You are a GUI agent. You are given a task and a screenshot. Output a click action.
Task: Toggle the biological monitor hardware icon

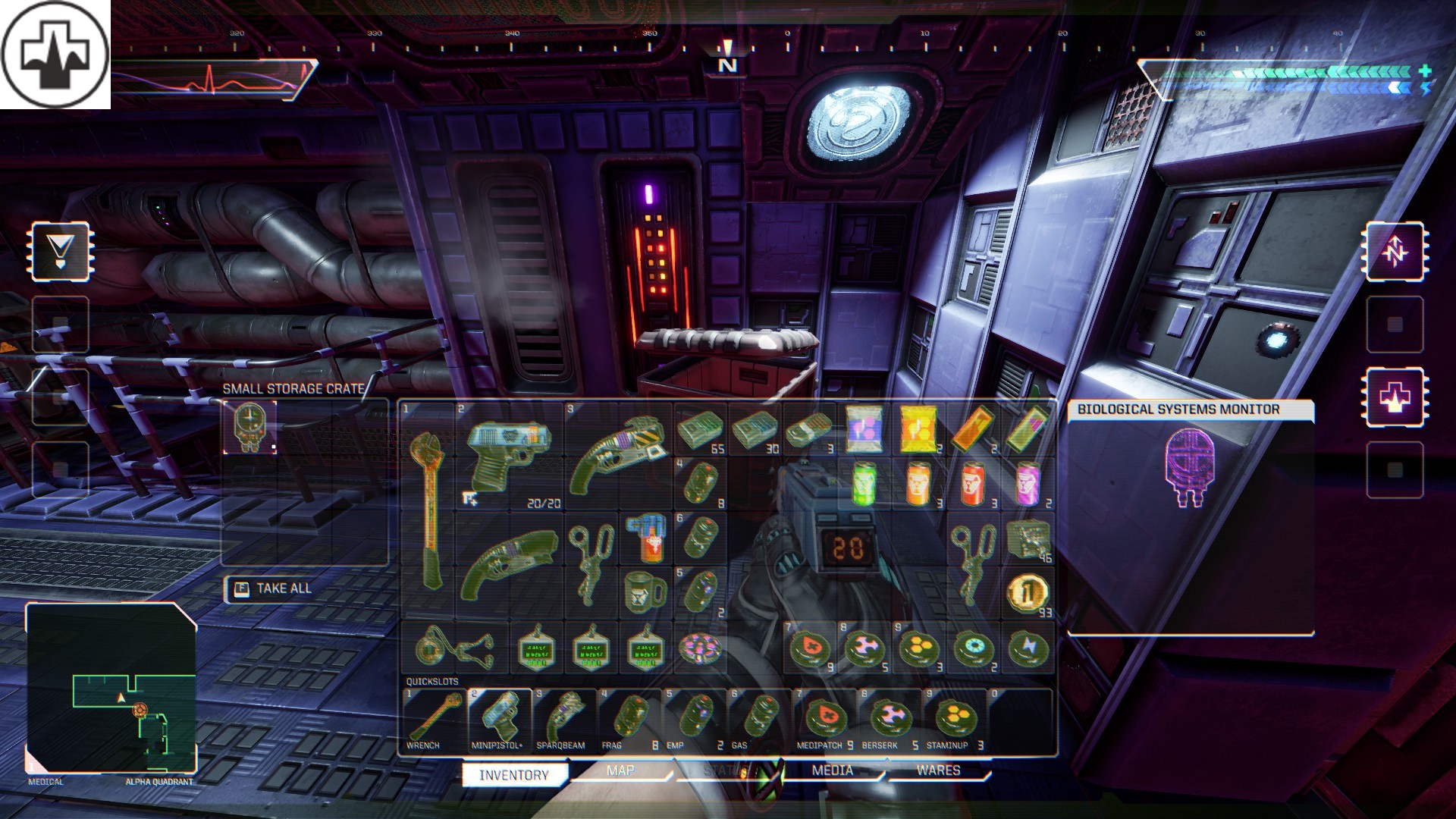click(1395, 397)
